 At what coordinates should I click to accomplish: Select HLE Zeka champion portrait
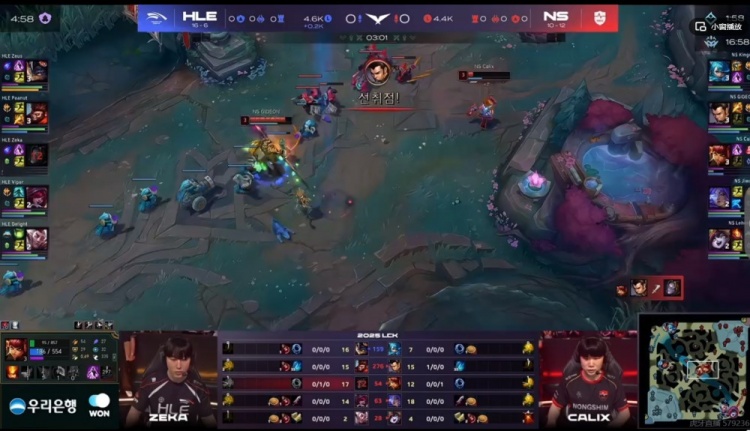tap(37, 156)
